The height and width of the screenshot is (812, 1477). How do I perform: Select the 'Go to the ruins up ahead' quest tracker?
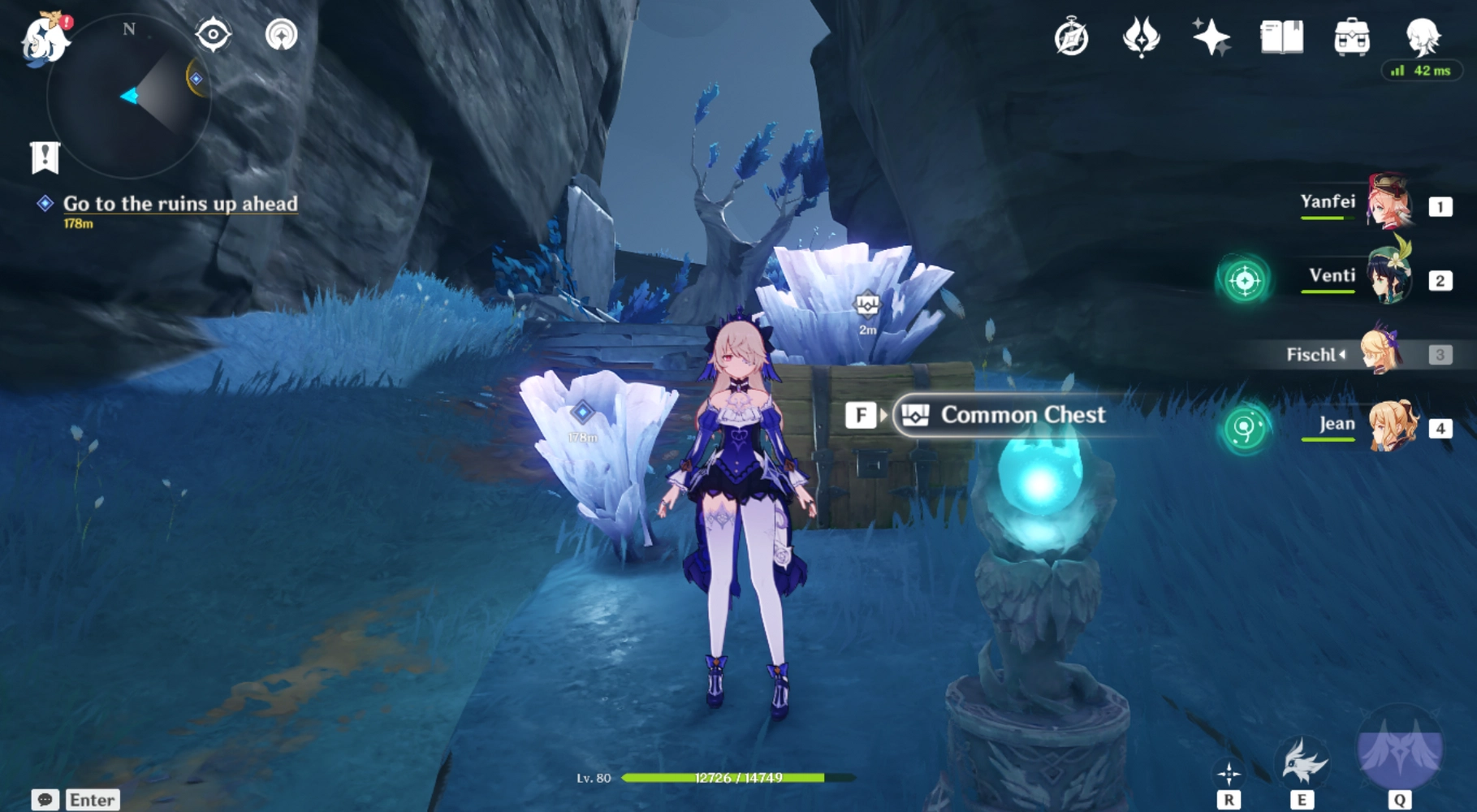[179, 204]
